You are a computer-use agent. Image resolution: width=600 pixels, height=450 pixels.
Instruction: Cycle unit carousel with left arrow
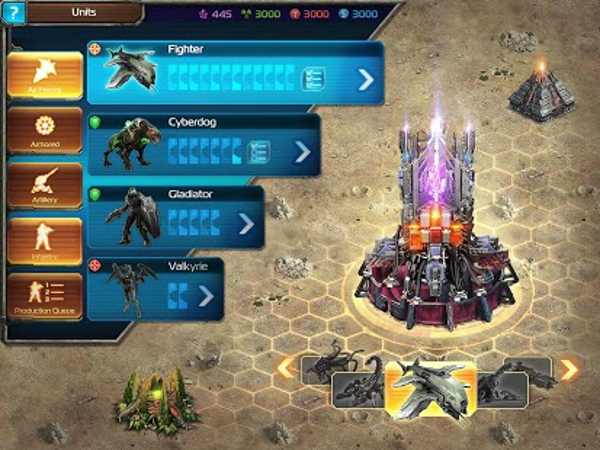[x=285, y=368]
